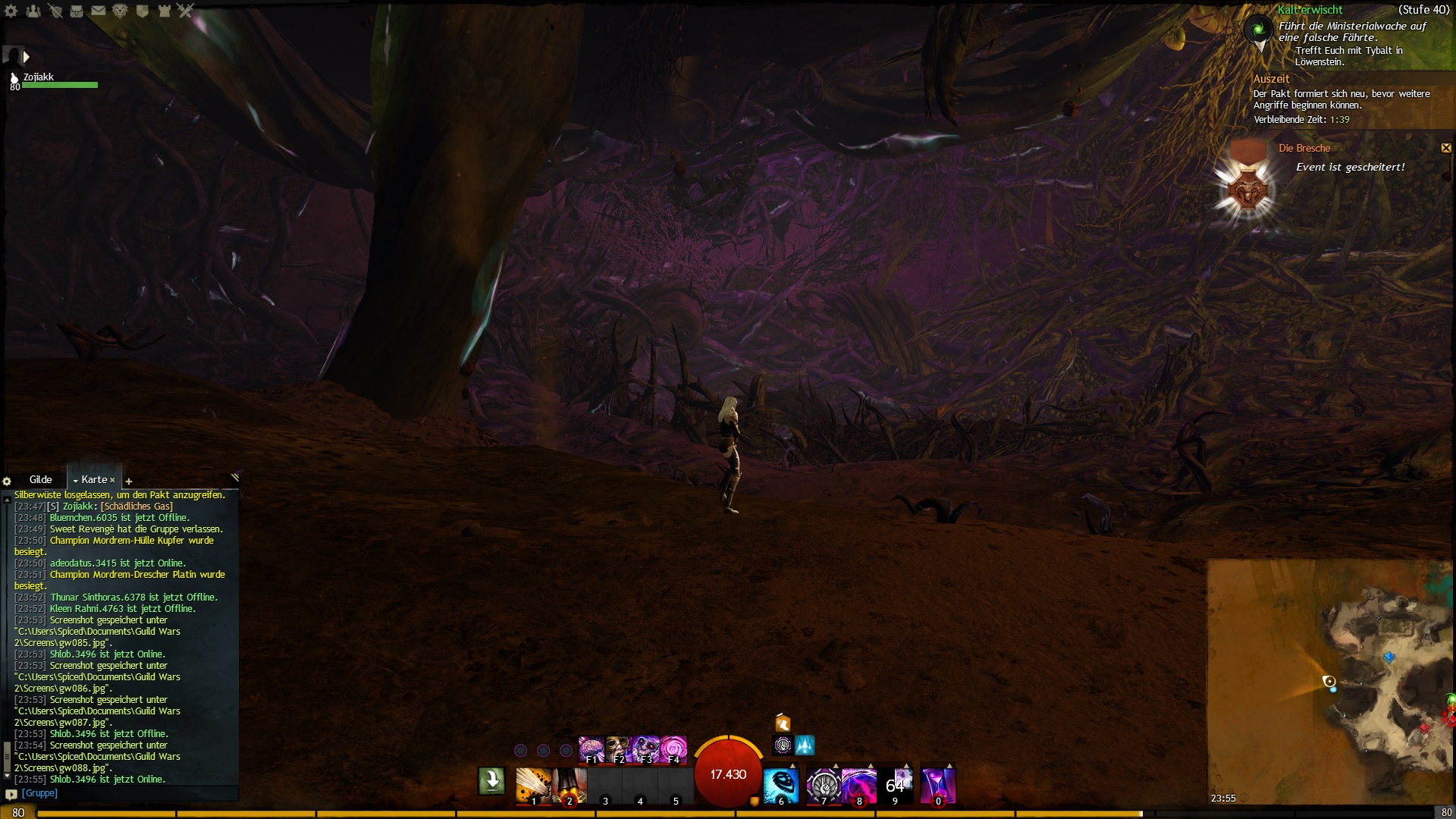Click the green weapon swap arrow button
Viewport: 1456px width, 819px height.
coord(491,780)
